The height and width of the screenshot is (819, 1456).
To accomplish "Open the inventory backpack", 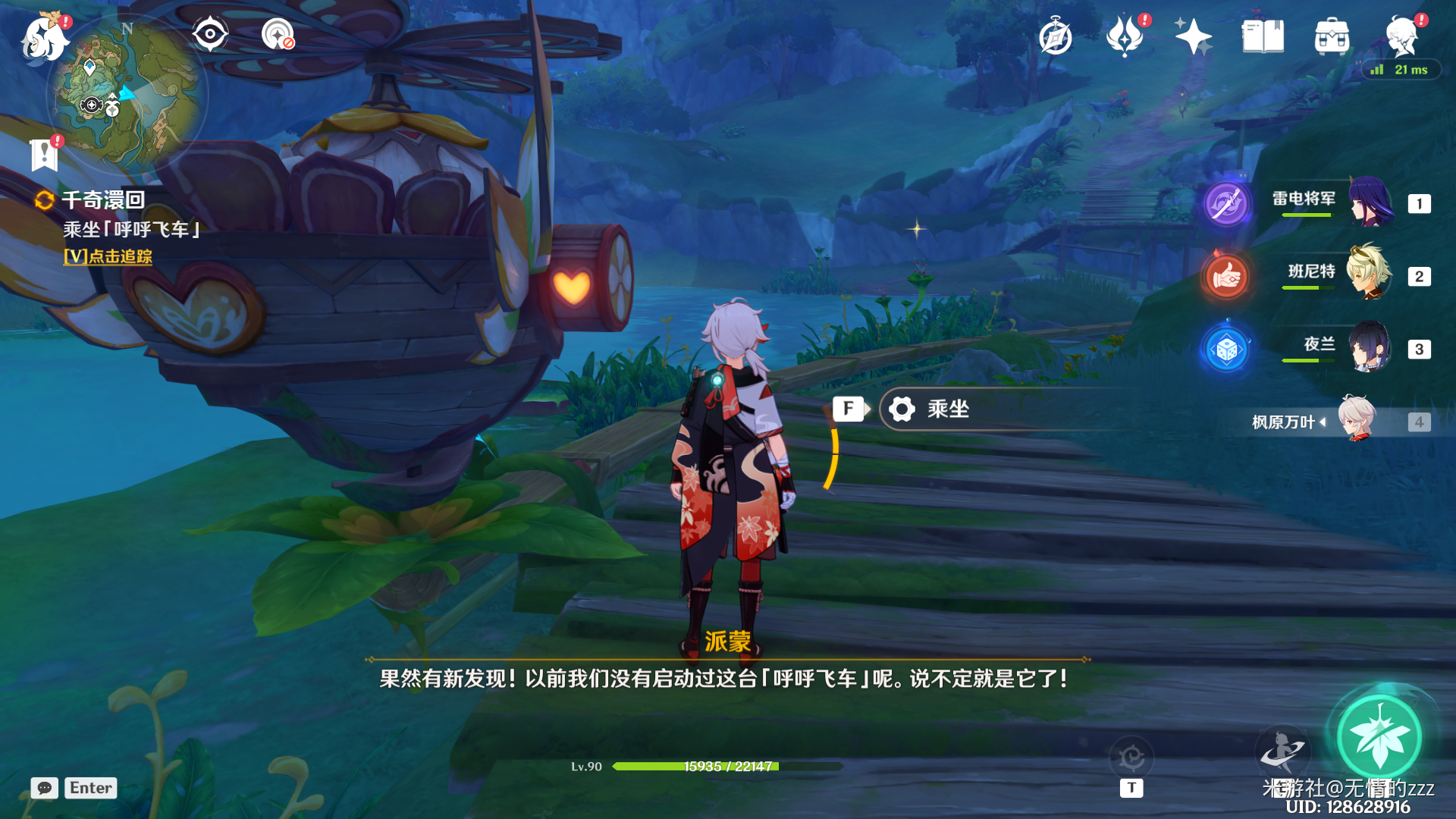I will pyautogui.click(x=1332, y=36).
